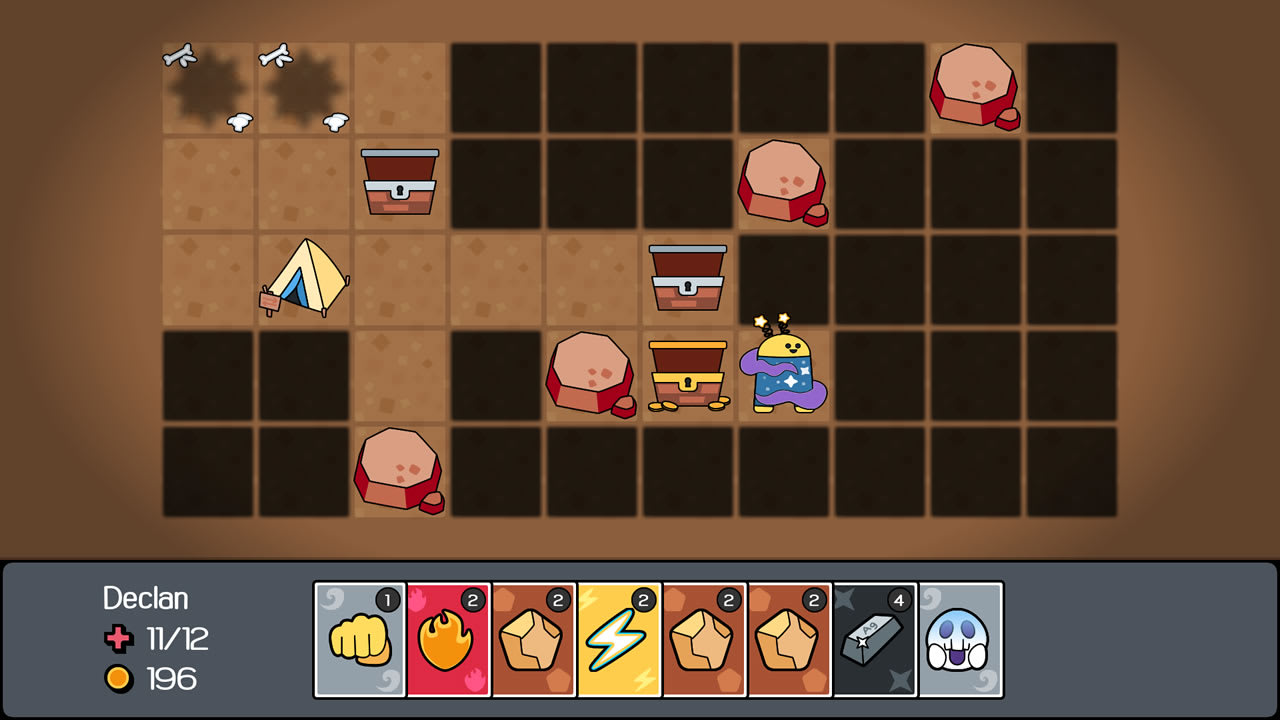Open the chest beside the golden chest

(686, 280)
